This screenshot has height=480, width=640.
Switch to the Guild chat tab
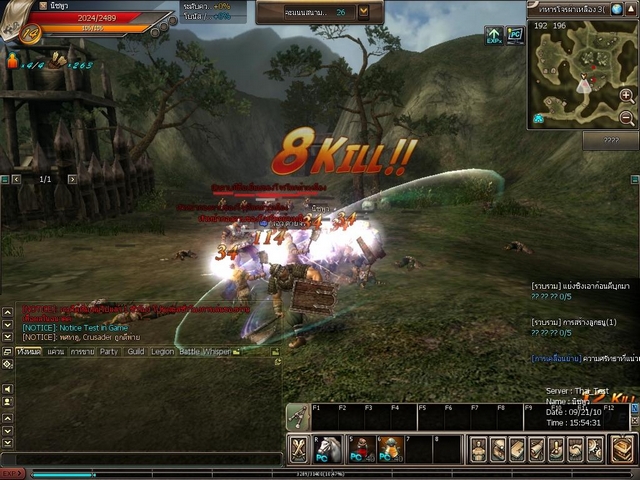[x=135, y=352]
